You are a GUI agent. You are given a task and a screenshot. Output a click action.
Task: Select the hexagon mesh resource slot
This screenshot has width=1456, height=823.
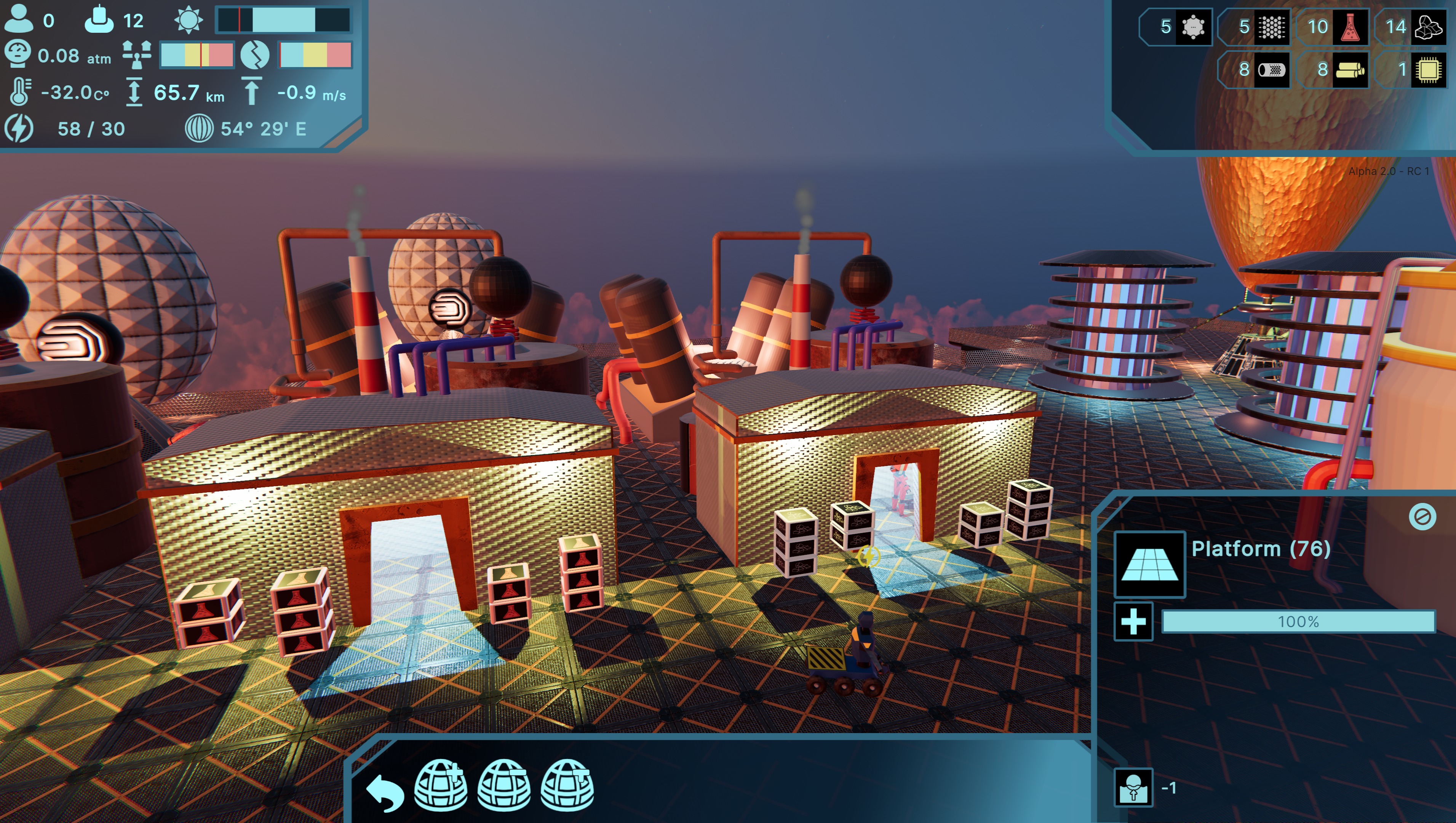coord(1271,27)
